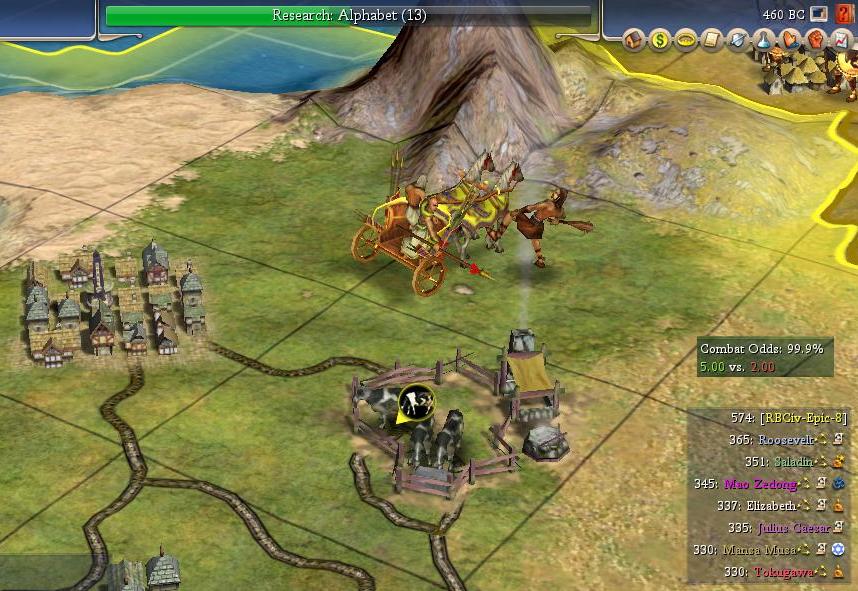Open the Foreign Advisor scroll icon
The width and height of the screenshot is (858, 591).
pos(712,40)
